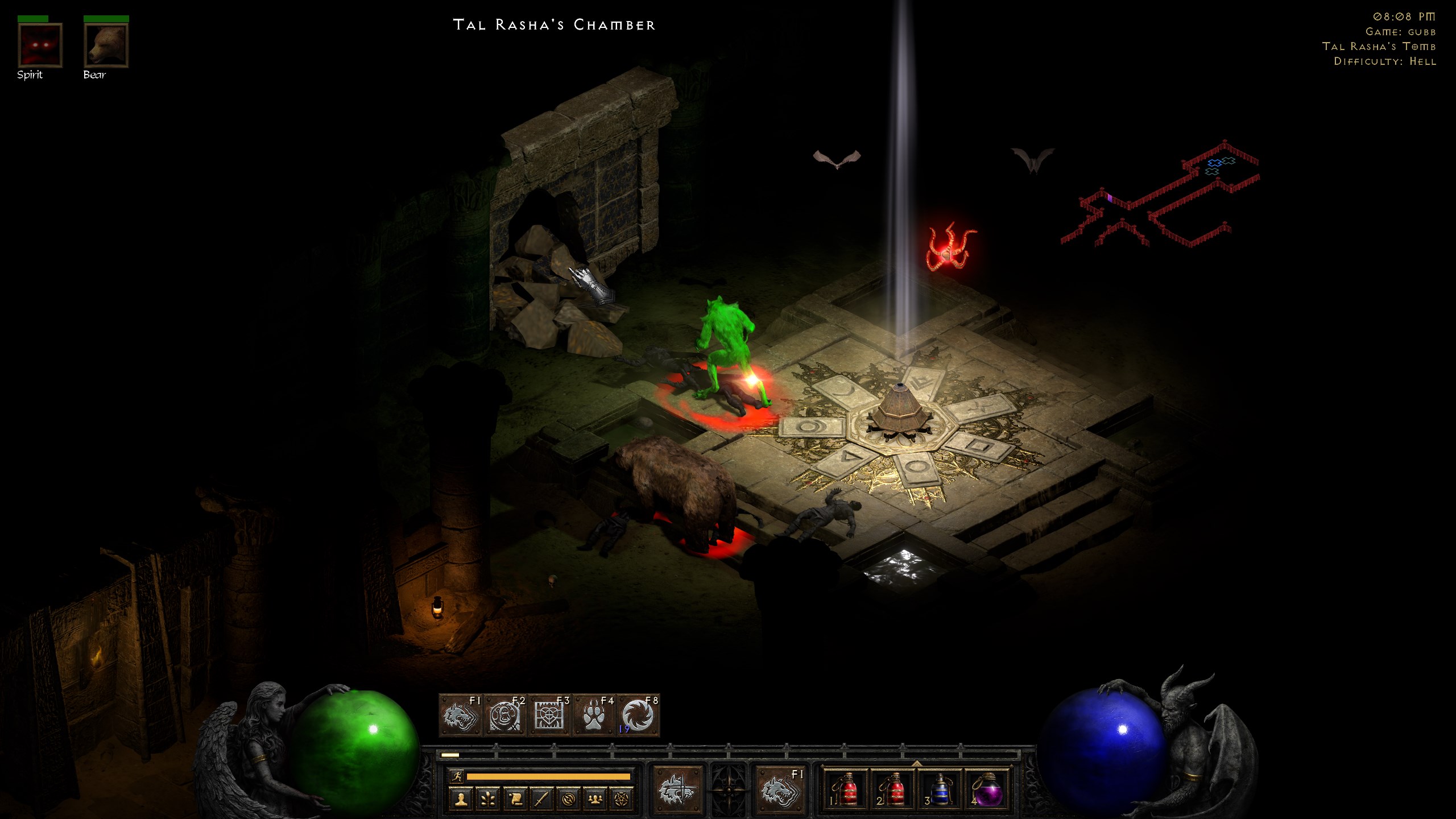Image resolution: width=1456 pixels, height=819 pixels.
Task: Open the character sheet from the mini panel
Action: coord(461,799)
